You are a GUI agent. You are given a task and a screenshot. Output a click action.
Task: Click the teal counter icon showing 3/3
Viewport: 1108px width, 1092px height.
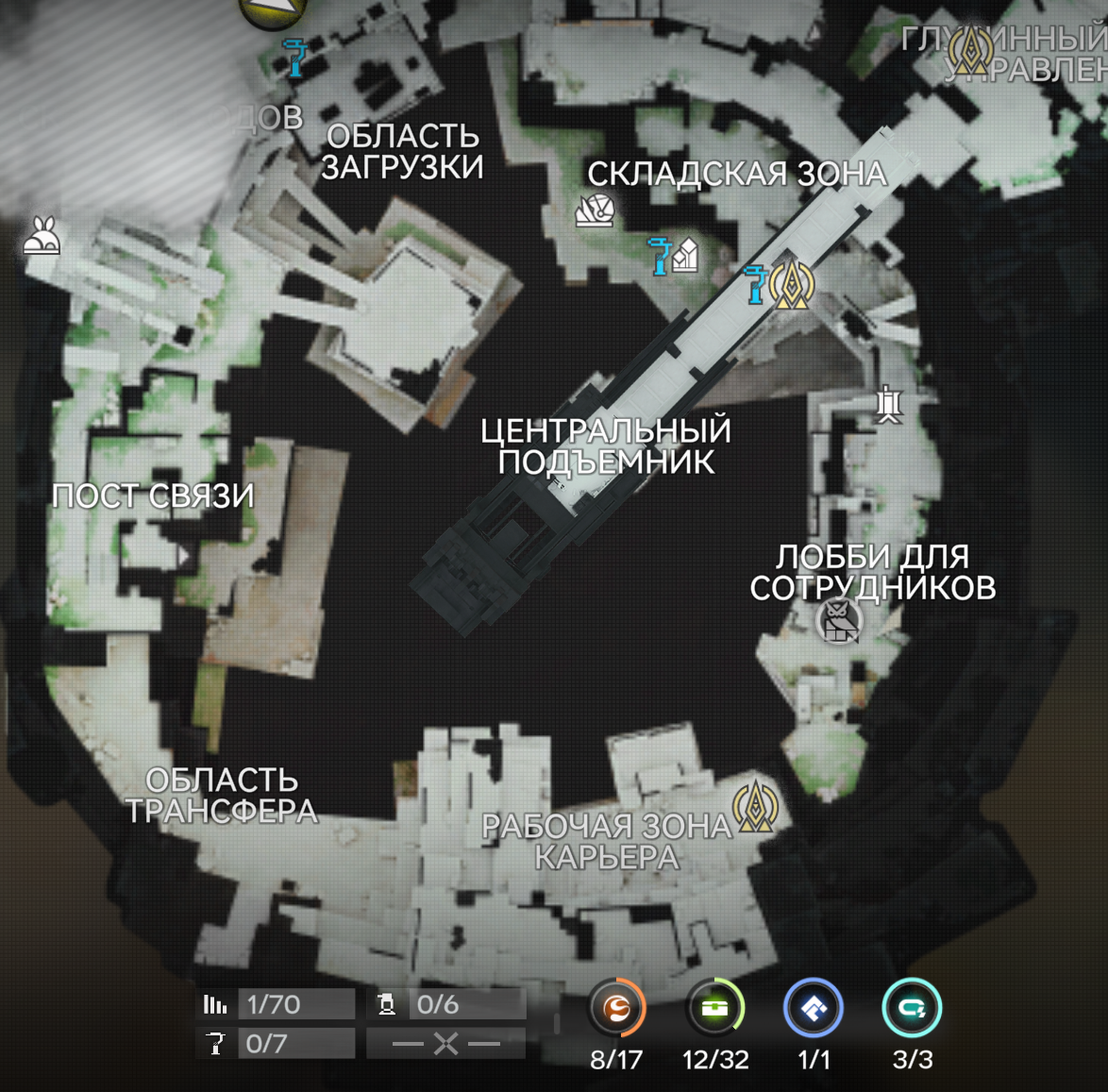point(912,1009)
